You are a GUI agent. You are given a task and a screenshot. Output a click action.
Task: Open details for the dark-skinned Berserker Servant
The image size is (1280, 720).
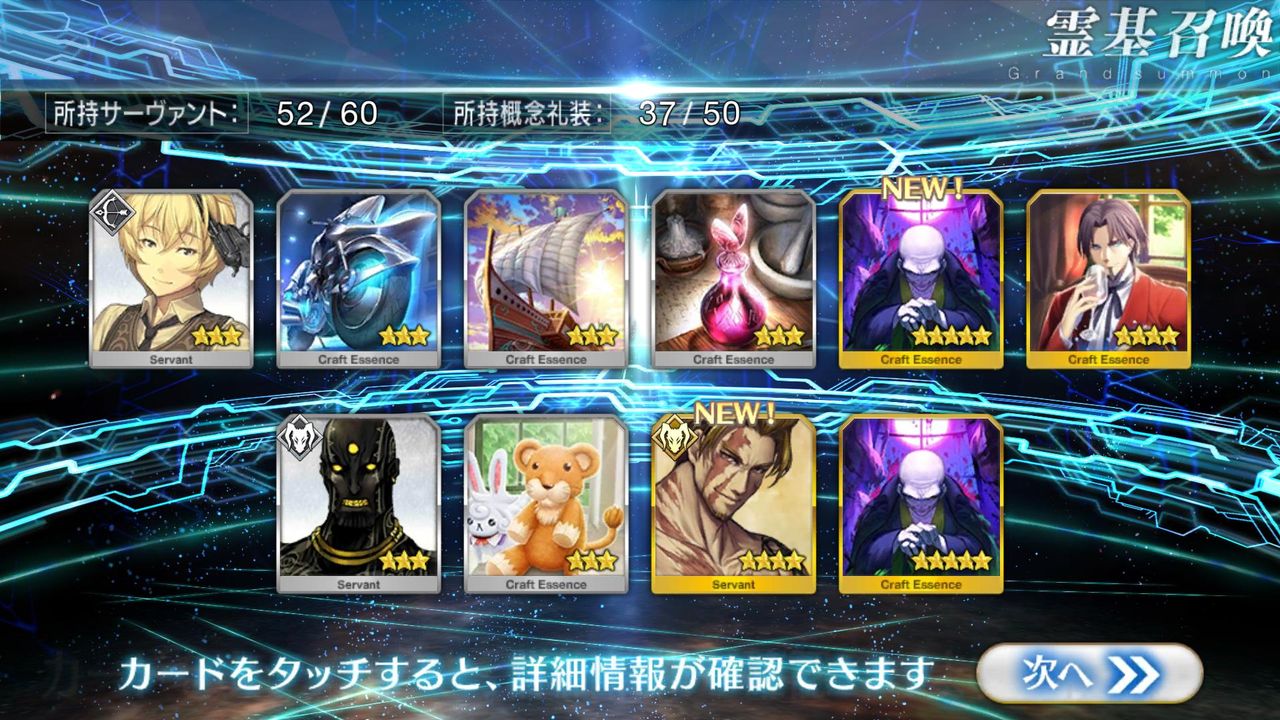tap(357, 500)
